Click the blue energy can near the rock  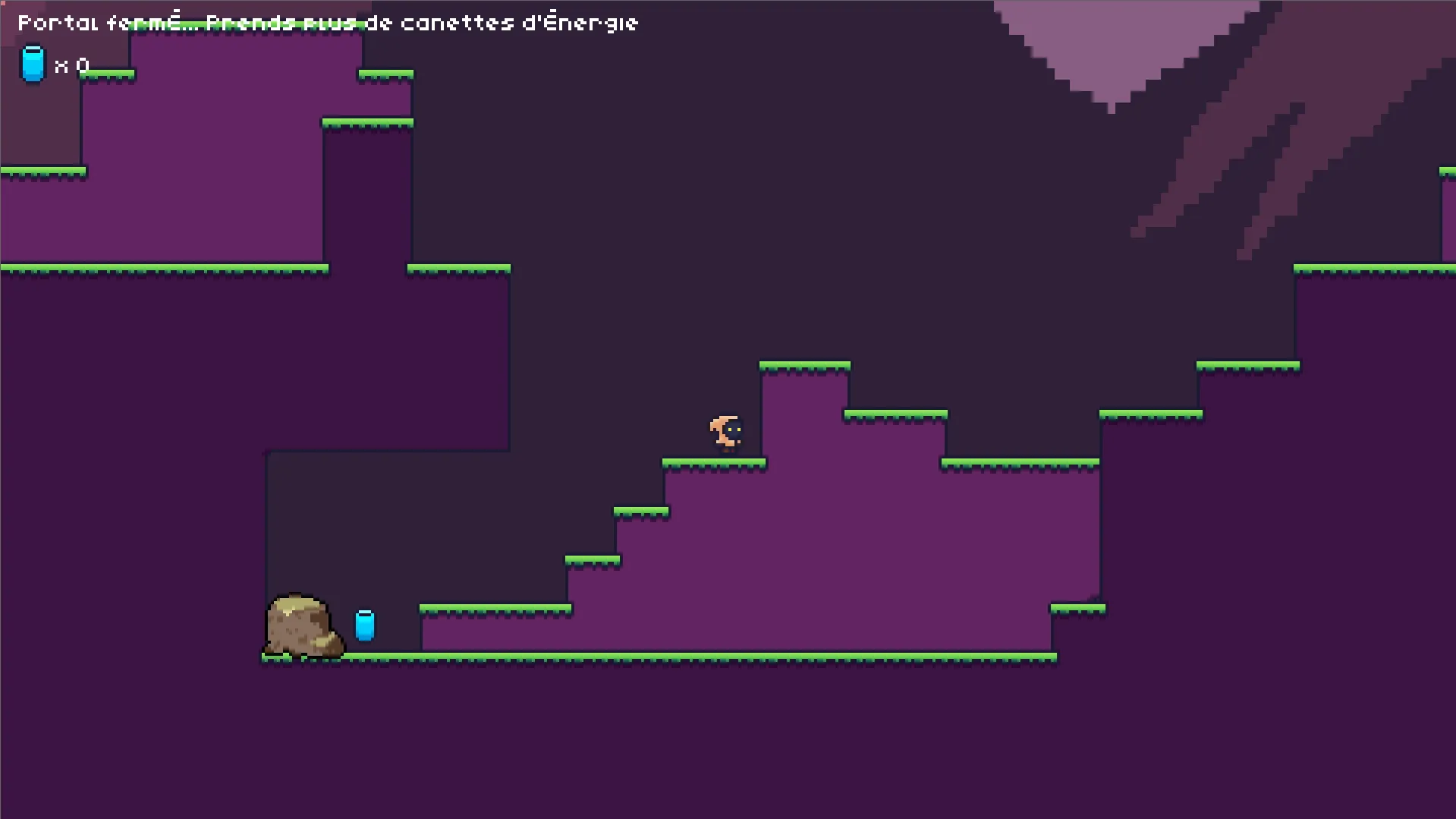[x=364, y=625]
